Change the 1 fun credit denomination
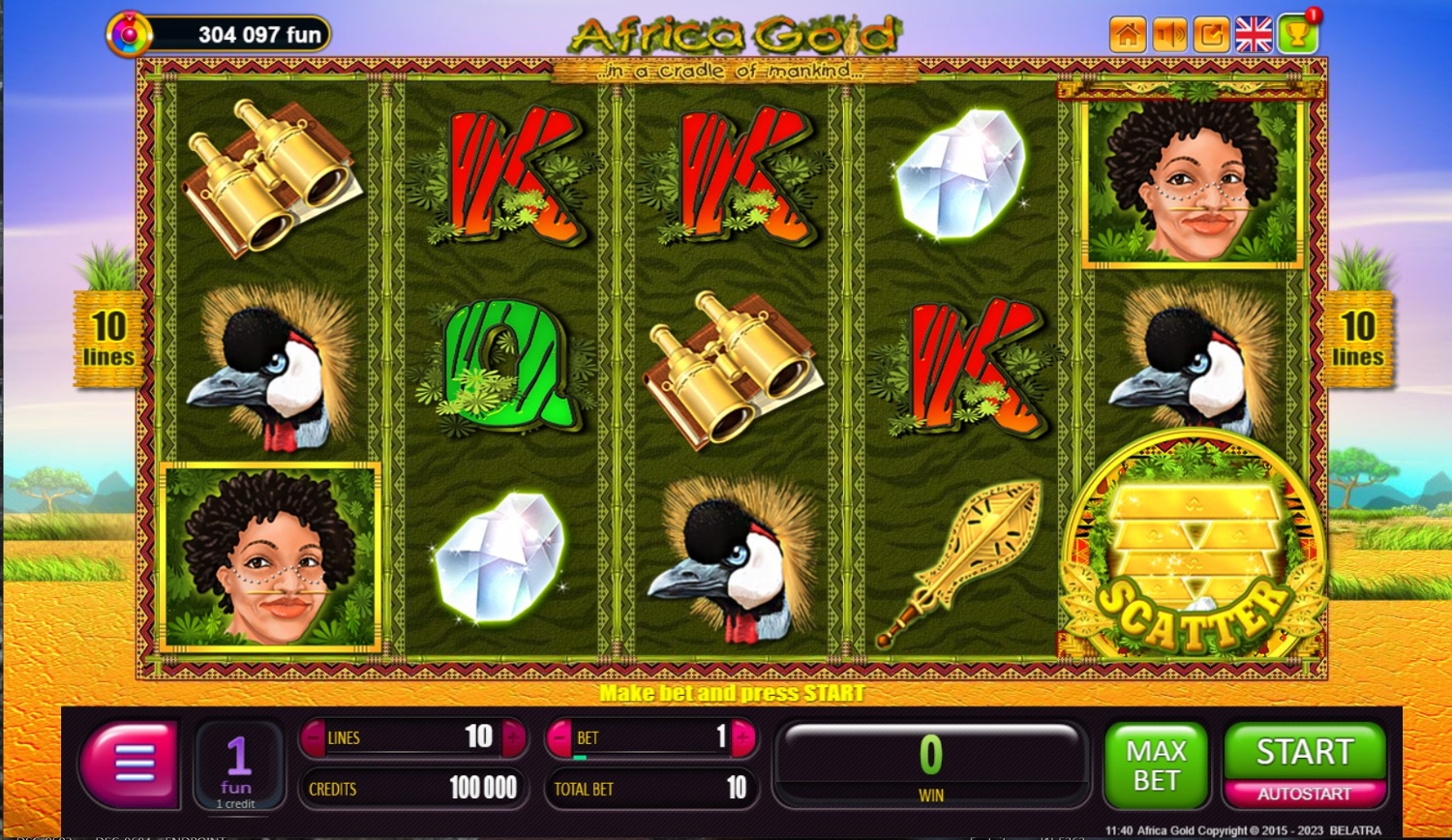1452x840 pixels. pyautogui.click(x=237, y=765)
